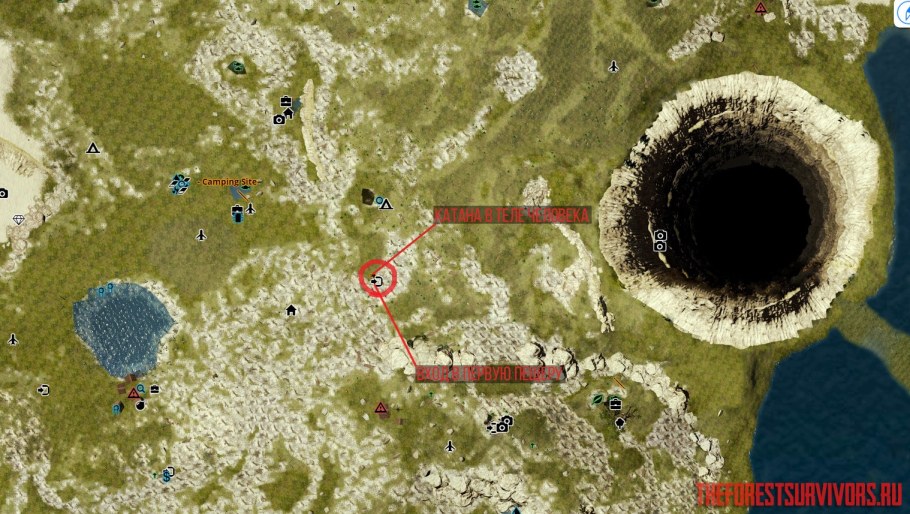Choose the lone house marker

(291, 310)
